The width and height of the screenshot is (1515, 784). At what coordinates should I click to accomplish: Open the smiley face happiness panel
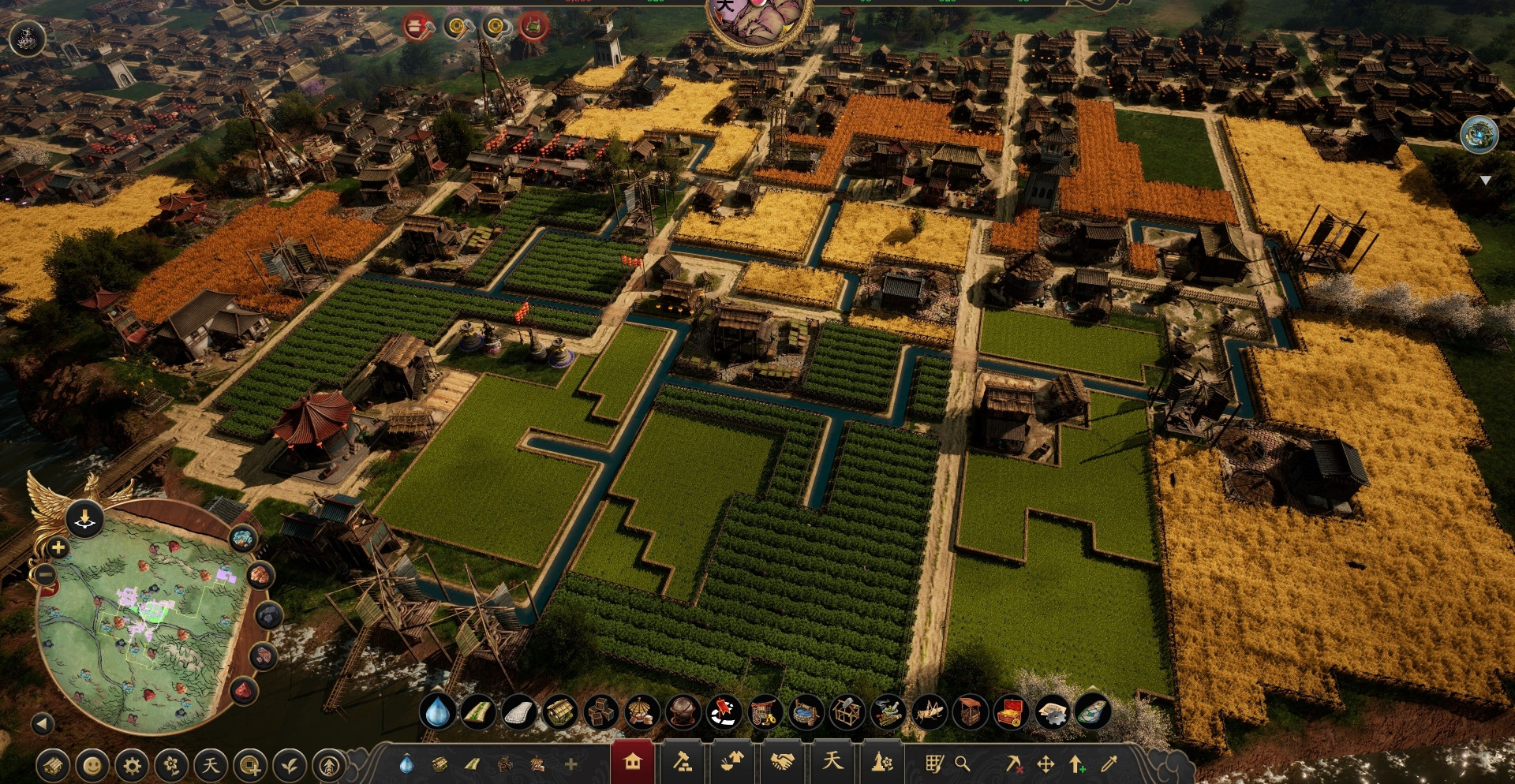tap(92, 765)
